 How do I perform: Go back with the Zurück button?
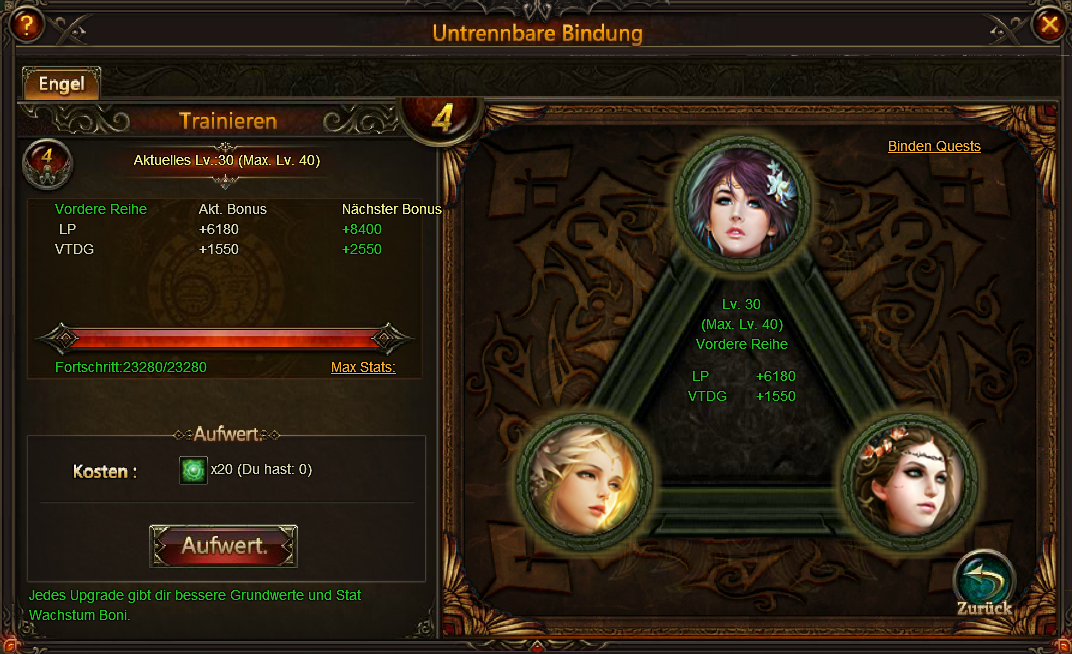(984, 583)
